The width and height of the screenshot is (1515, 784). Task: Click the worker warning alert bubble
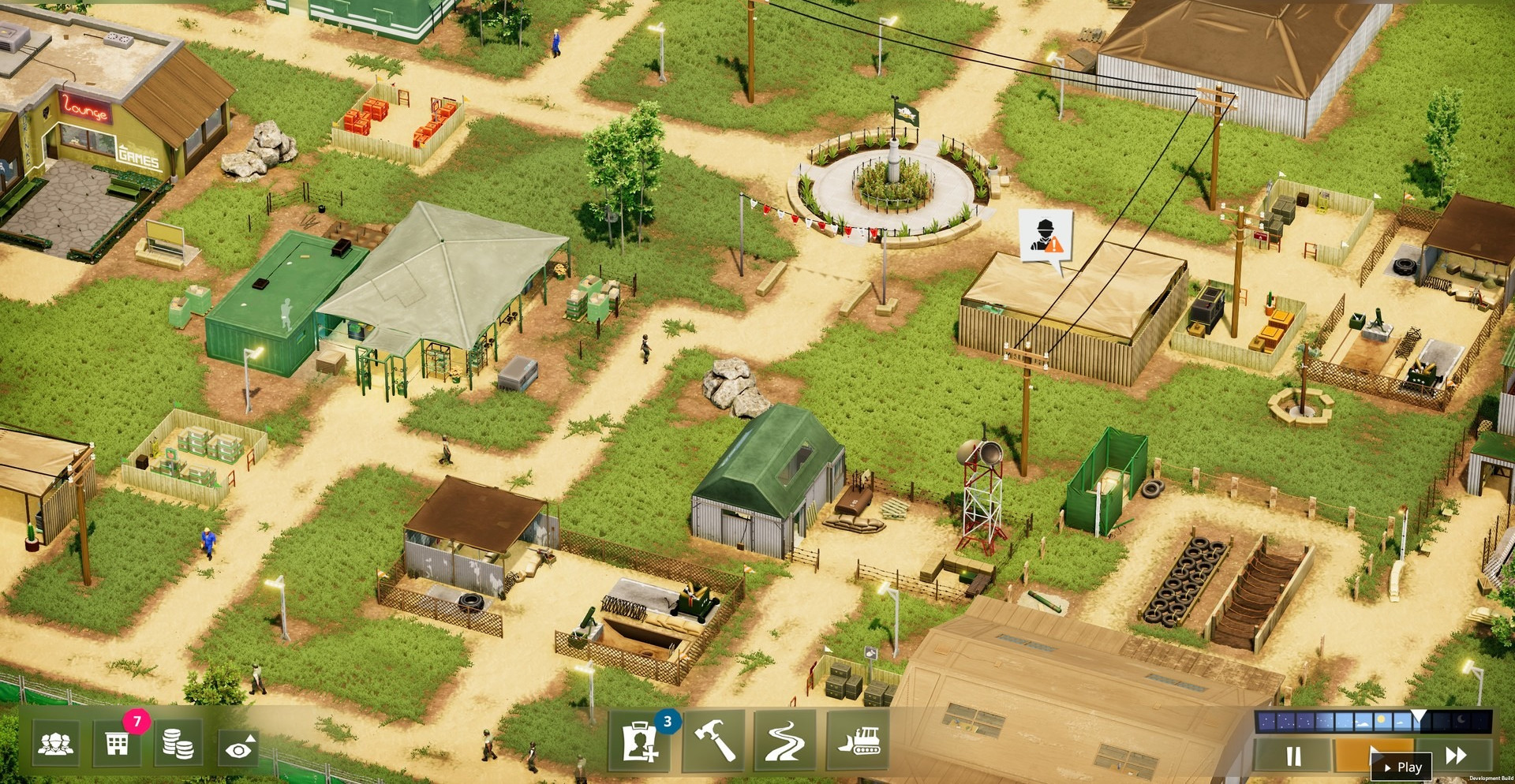pos(1046,235)
